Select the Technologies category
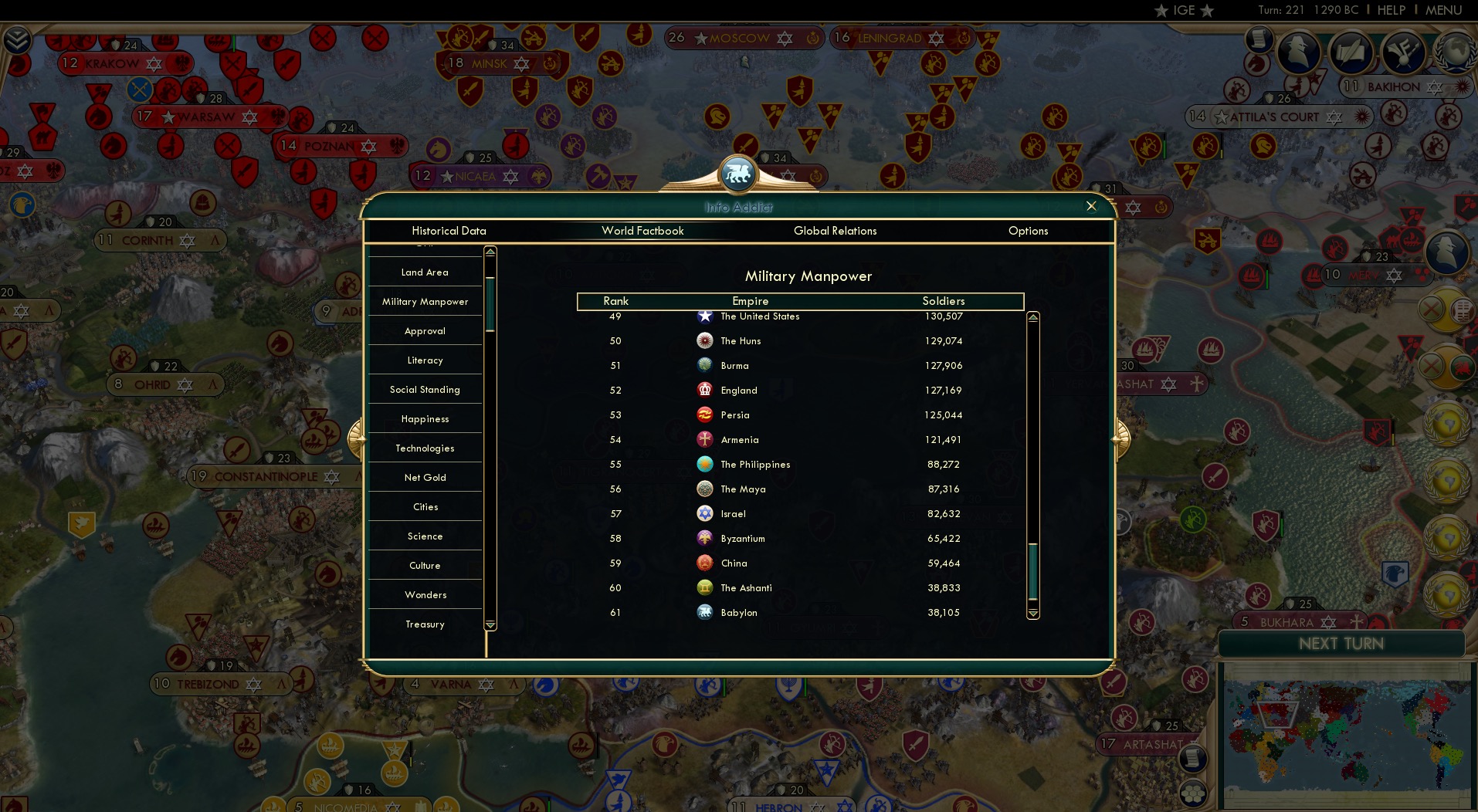This screenshot has height=812, width=1478. [x=425, y=448]
